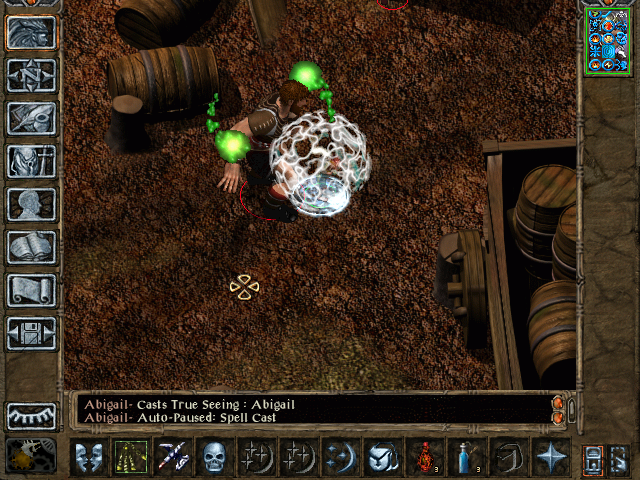Return to the game view button
Screen dimensions: 640x480
(32, 33)
